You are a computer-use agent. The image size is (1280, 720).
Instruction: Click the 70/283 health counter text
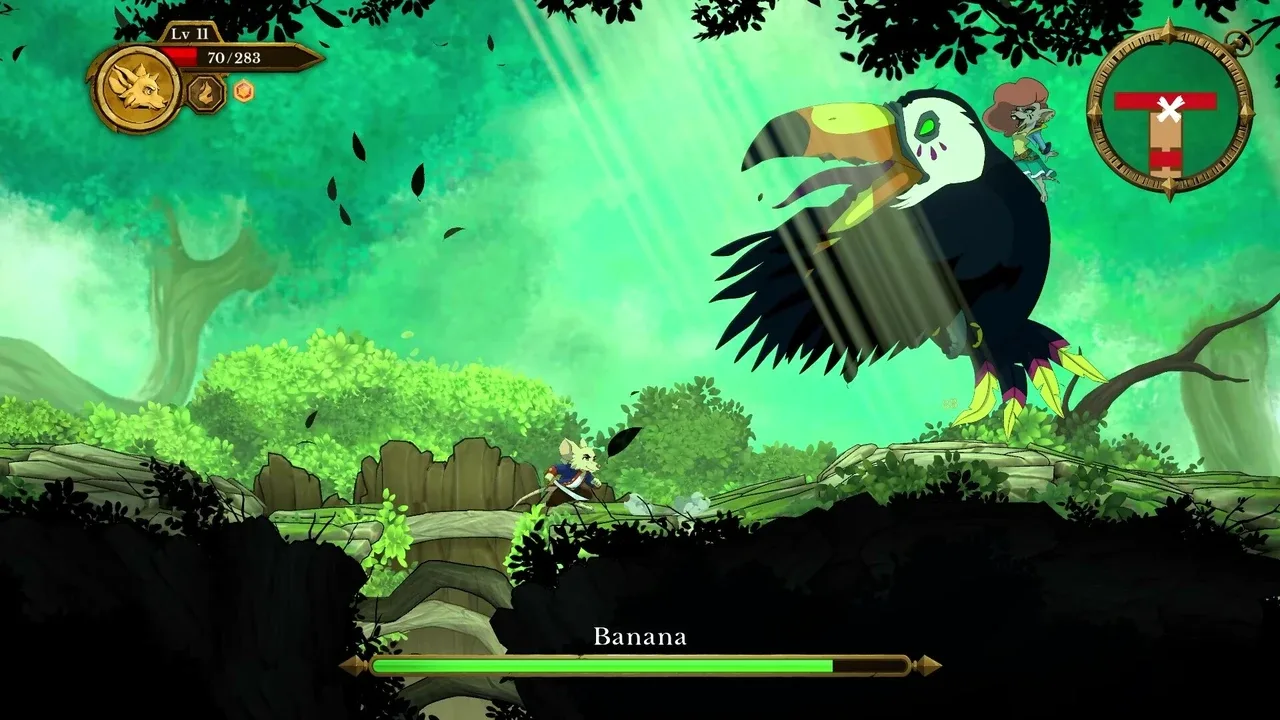click(x=234, y=58)
